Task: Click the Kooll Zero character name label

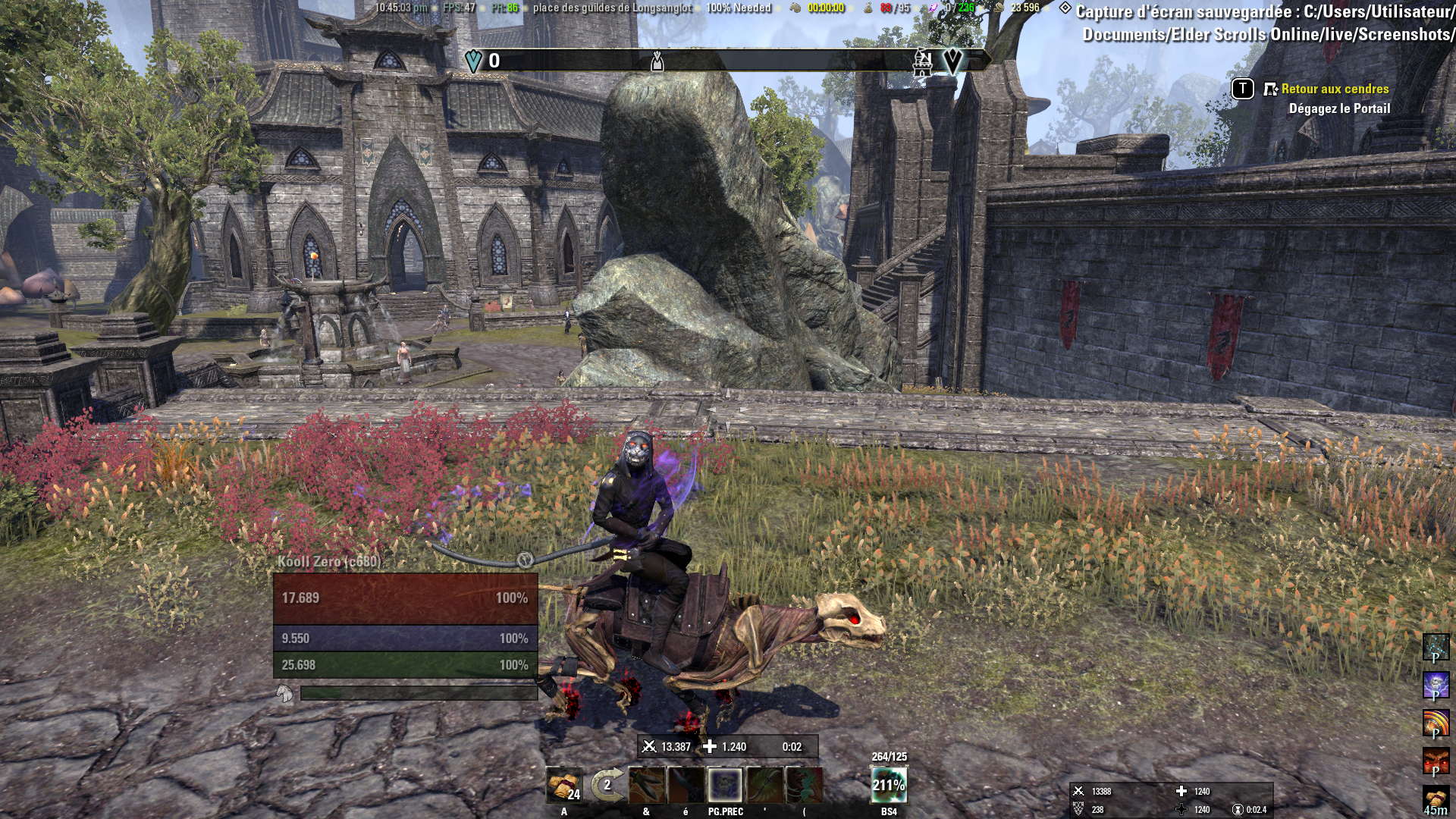Action: point(329,562)
